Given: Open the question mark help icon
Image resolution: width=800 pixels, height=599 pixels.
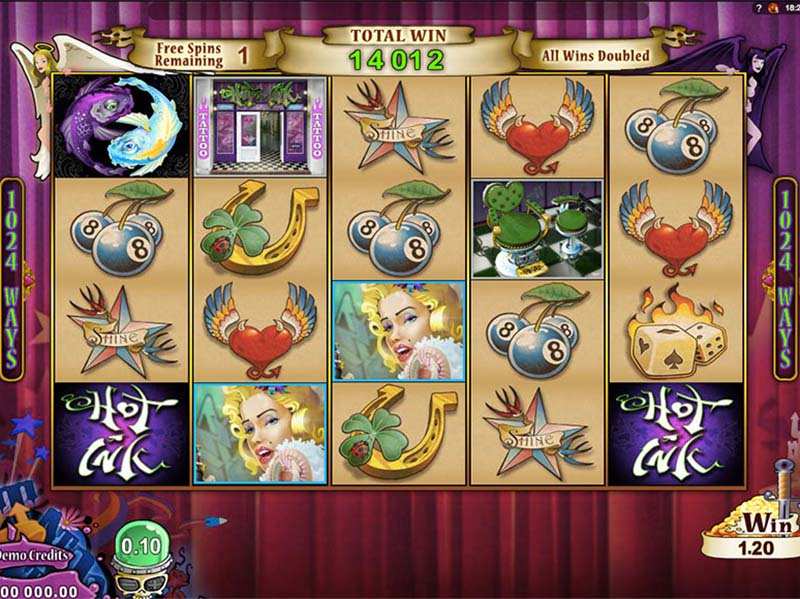Looking at the screenshot, I should (x=759, y=7).
